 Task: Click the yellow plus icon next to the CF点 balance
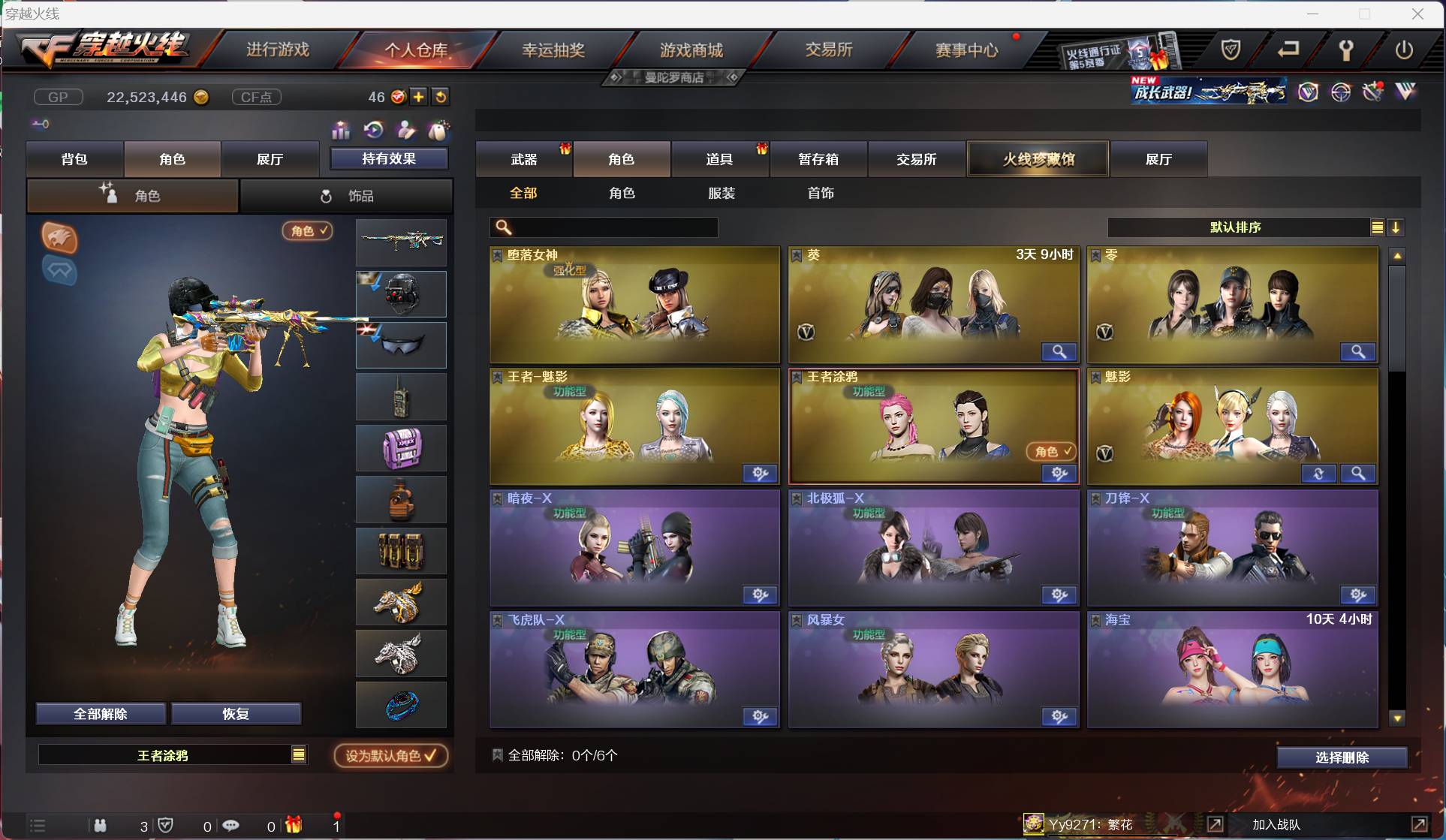(419, 96)
